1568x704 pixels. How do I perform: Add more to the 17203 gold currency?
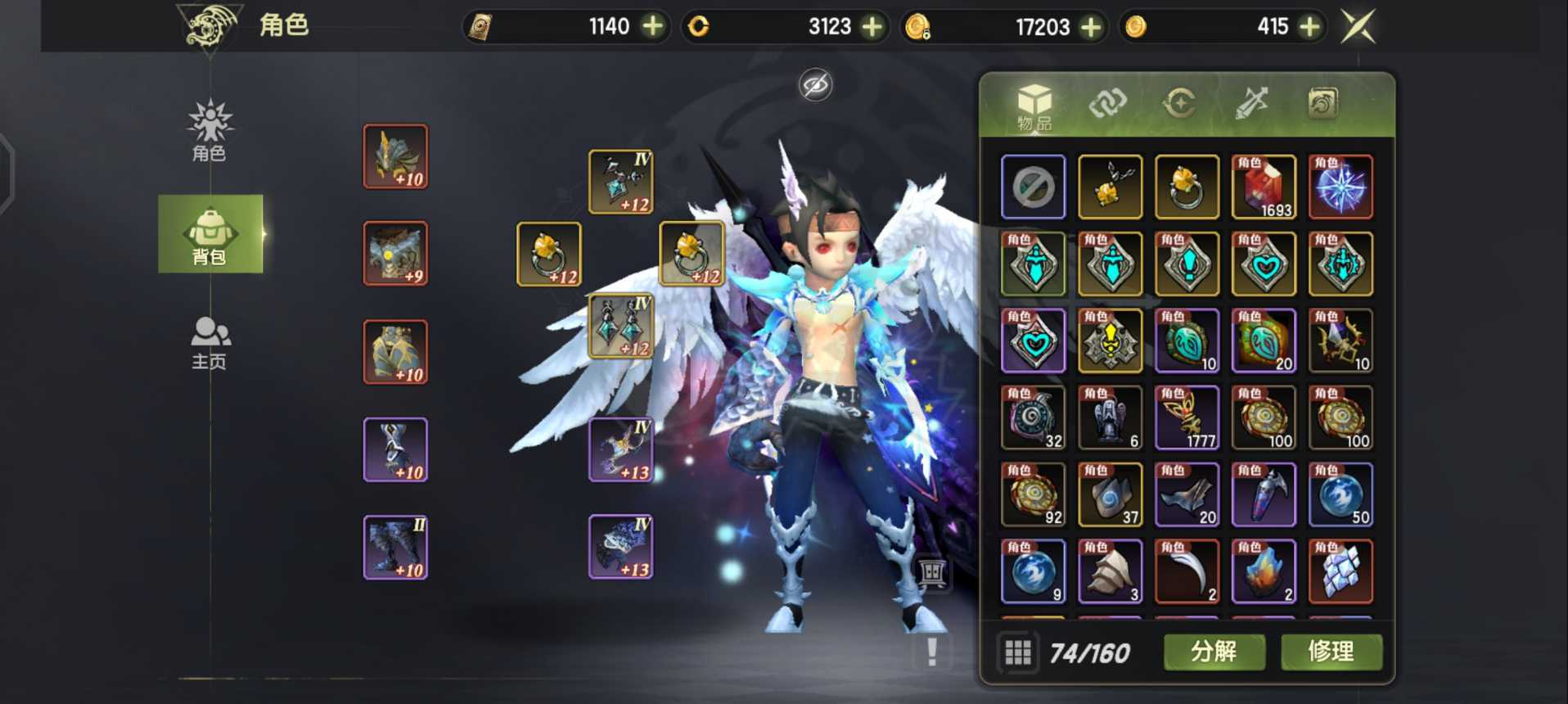point(1091,27)
